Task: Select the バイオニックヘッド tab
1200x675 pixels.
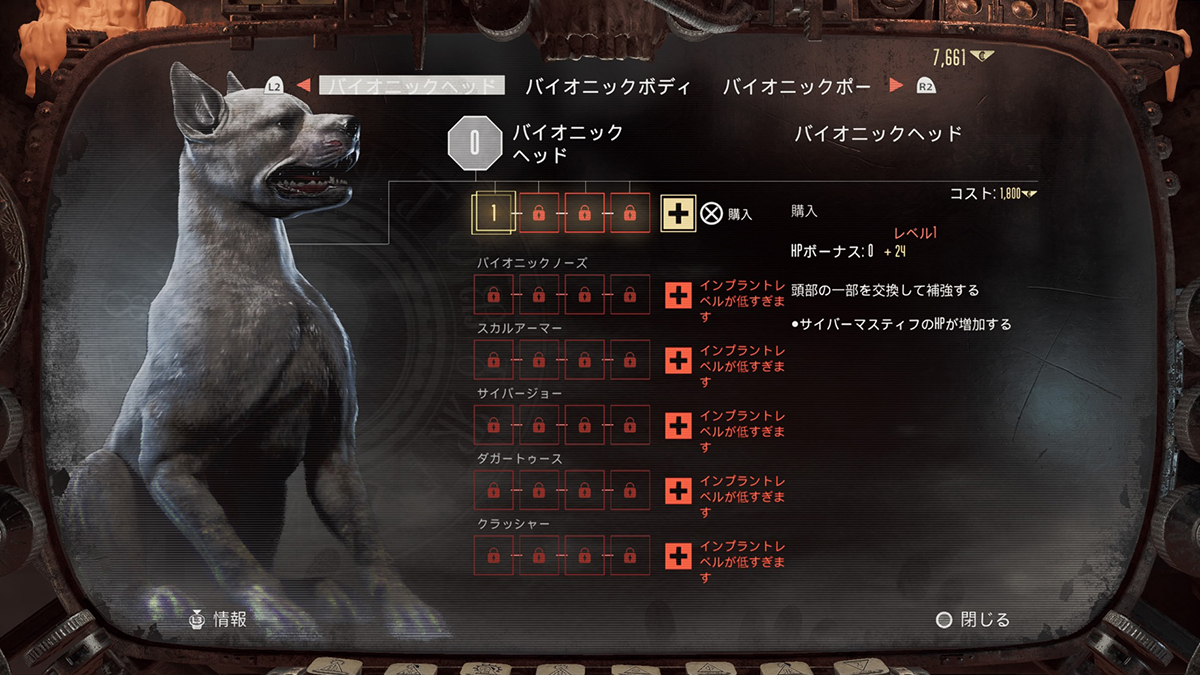Action: point(412,86)
